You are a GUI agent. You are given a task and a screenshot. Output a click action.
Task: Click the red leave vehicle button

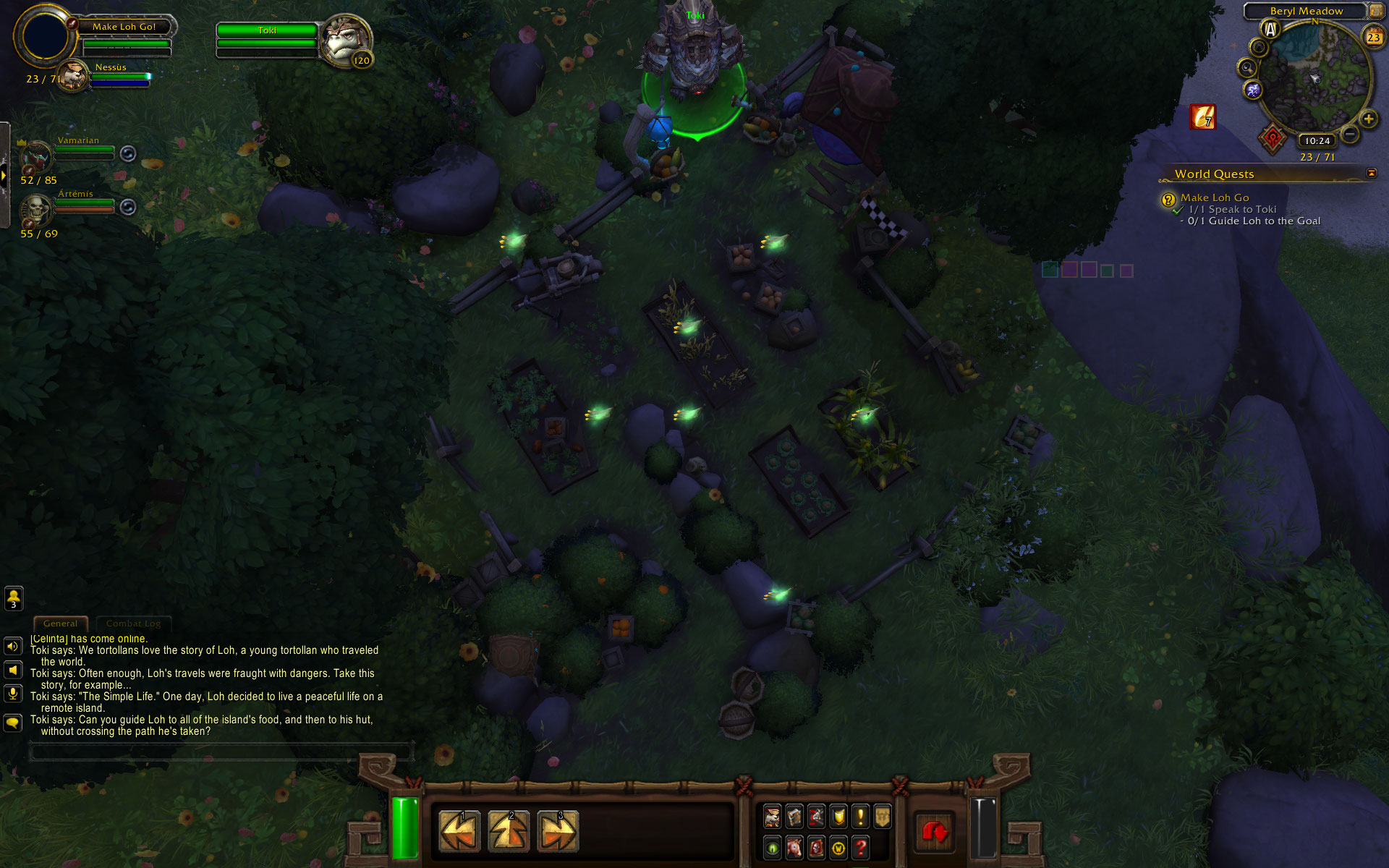coord(935,833)
